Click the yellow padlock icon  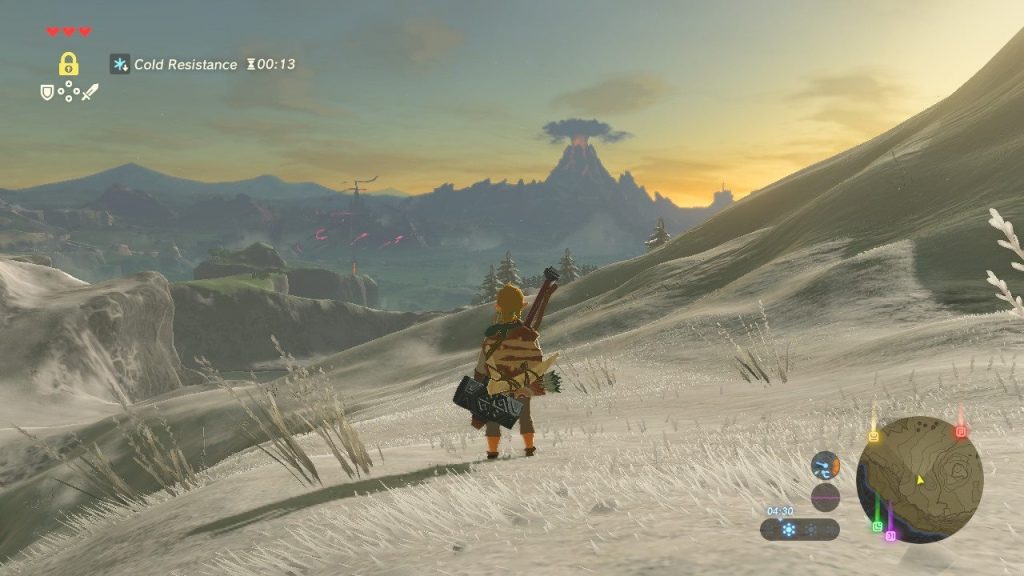click(68, 64)
